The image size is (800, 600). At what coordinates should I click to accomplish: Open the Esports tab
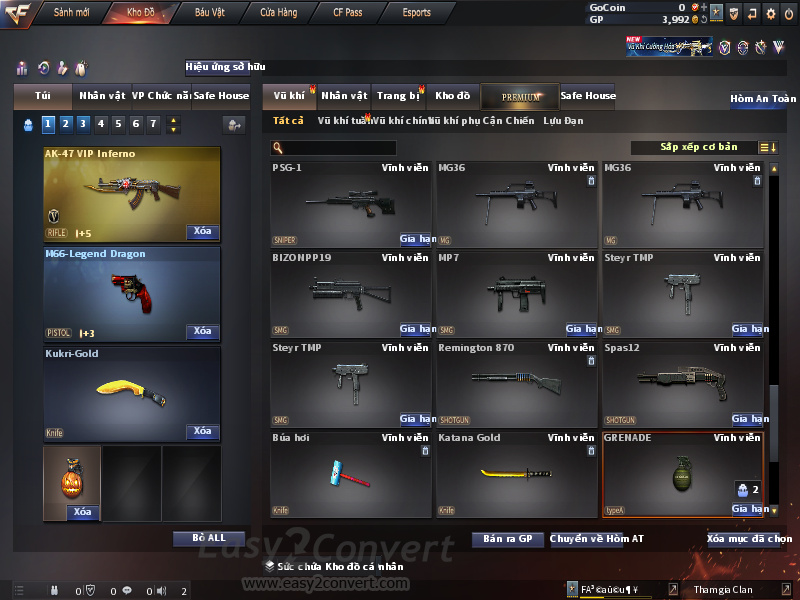(416, 12)
